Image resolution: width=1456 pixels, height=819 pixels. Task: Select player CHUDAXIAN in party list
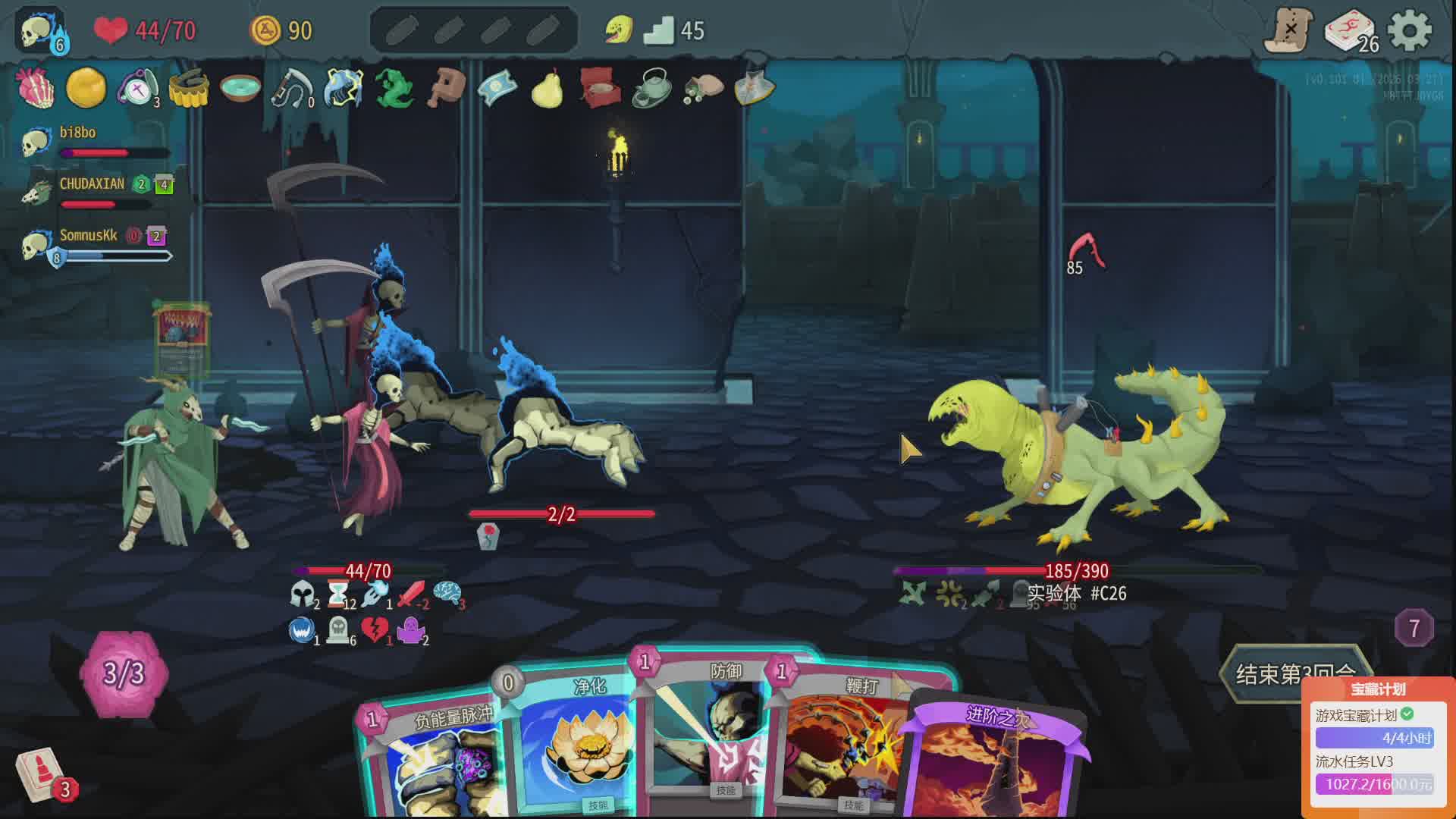pyautogui.click(x=91, y=184)
